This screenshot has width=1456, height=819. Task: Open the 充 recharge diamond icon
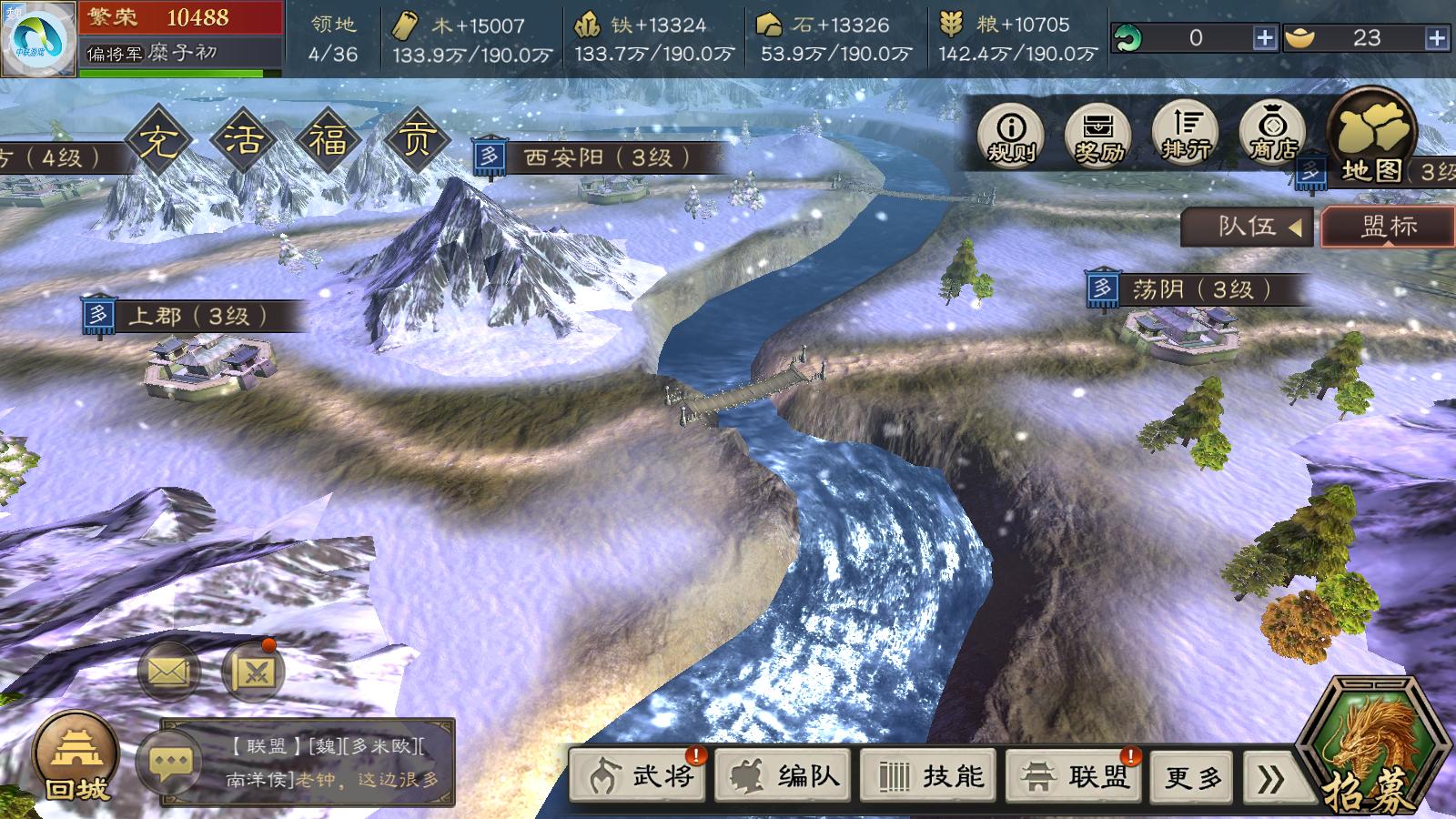(159, 141)
